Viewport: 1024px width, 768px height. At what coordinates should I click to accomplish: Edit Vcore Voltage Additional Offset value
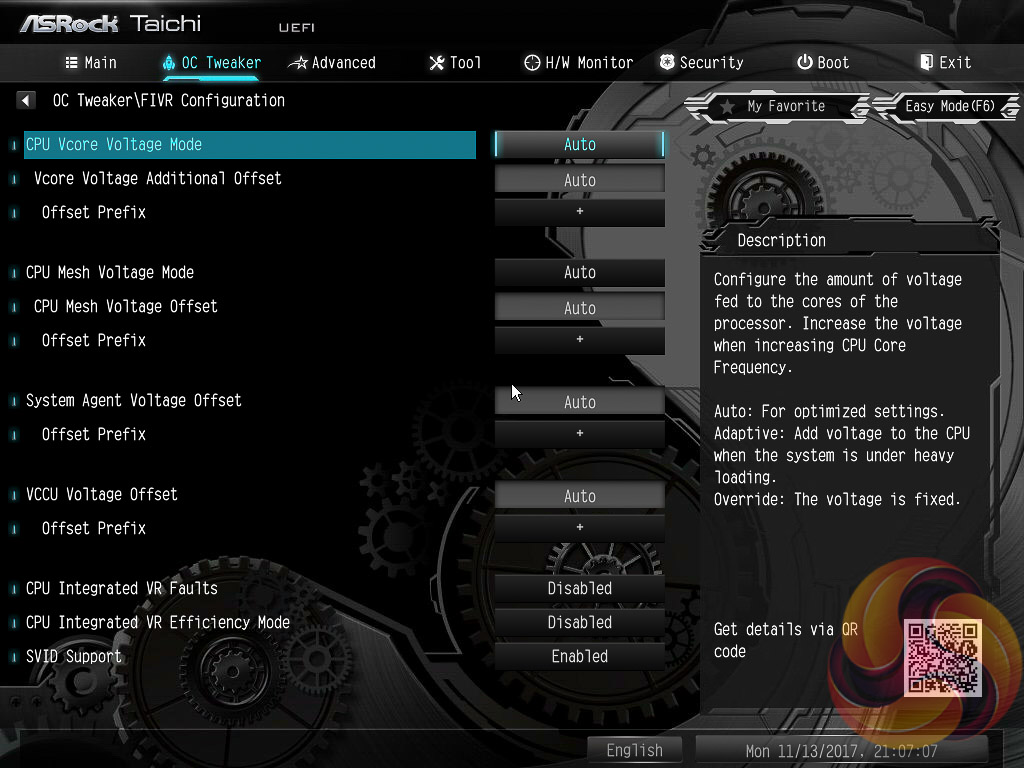tap(579, 180)
